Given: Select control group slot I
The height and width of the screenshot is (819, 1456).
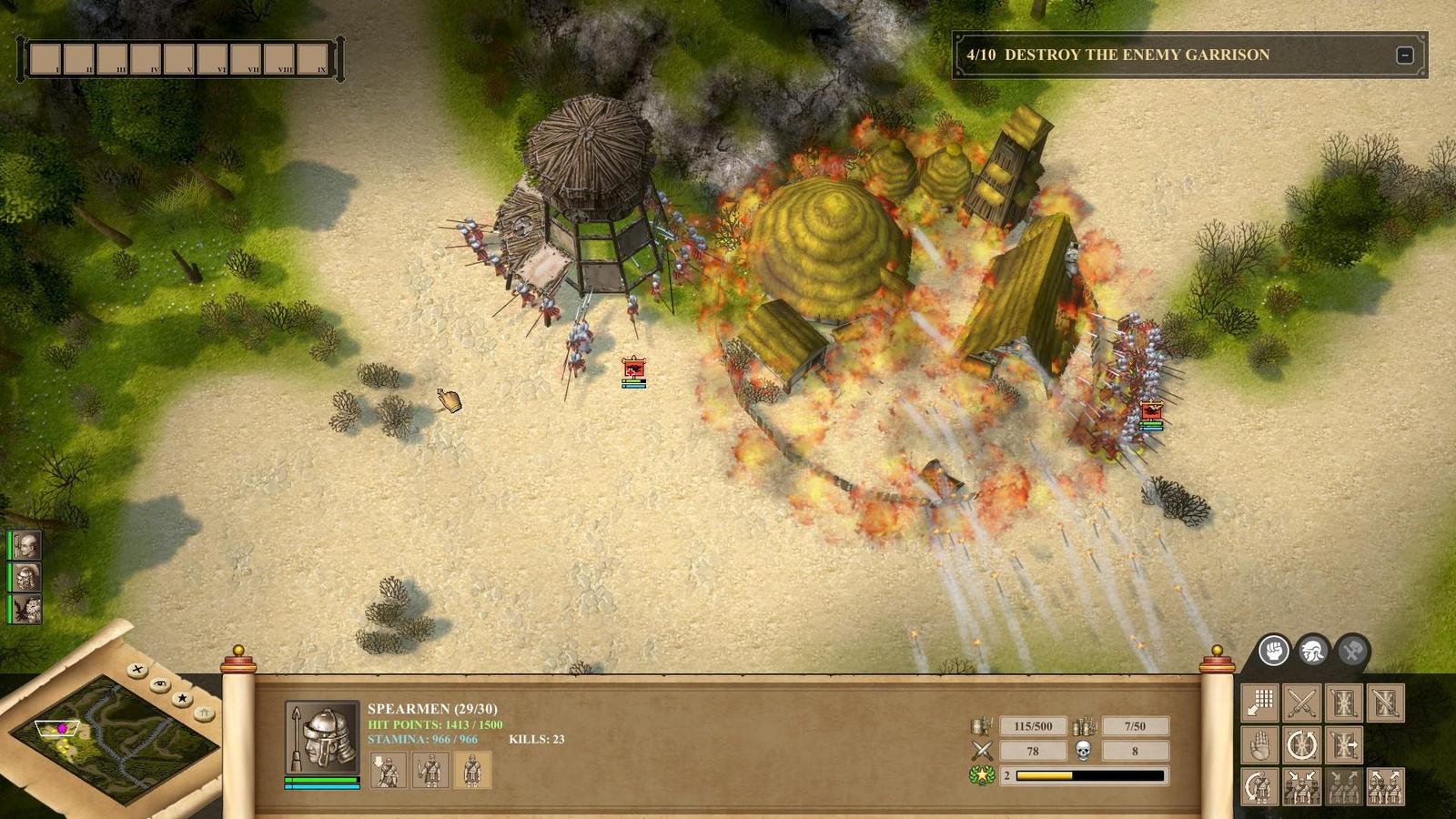Looking at the screenshot, I should (45, 59).
